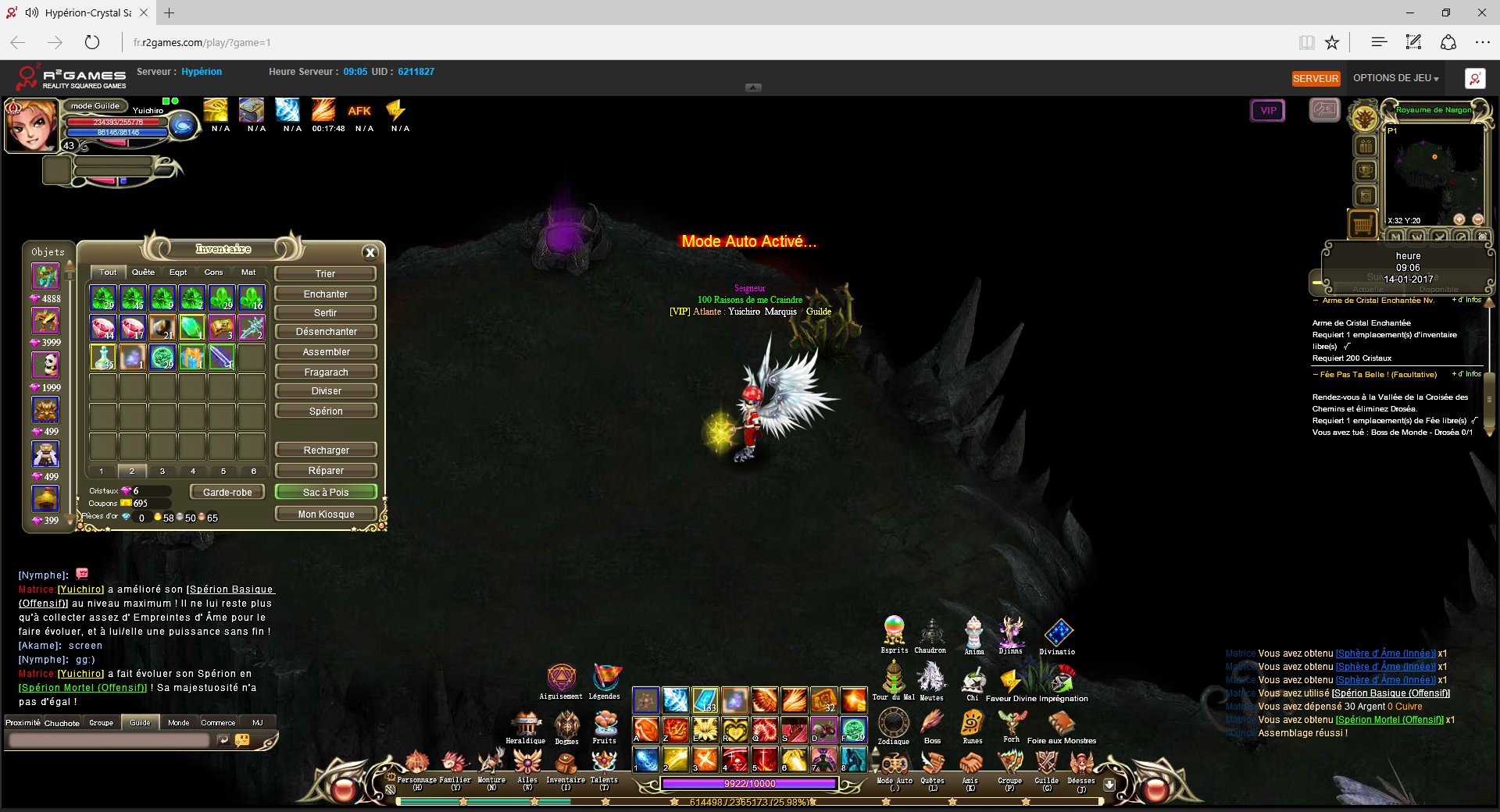Click the Réparer button

[x=325, y=471]
